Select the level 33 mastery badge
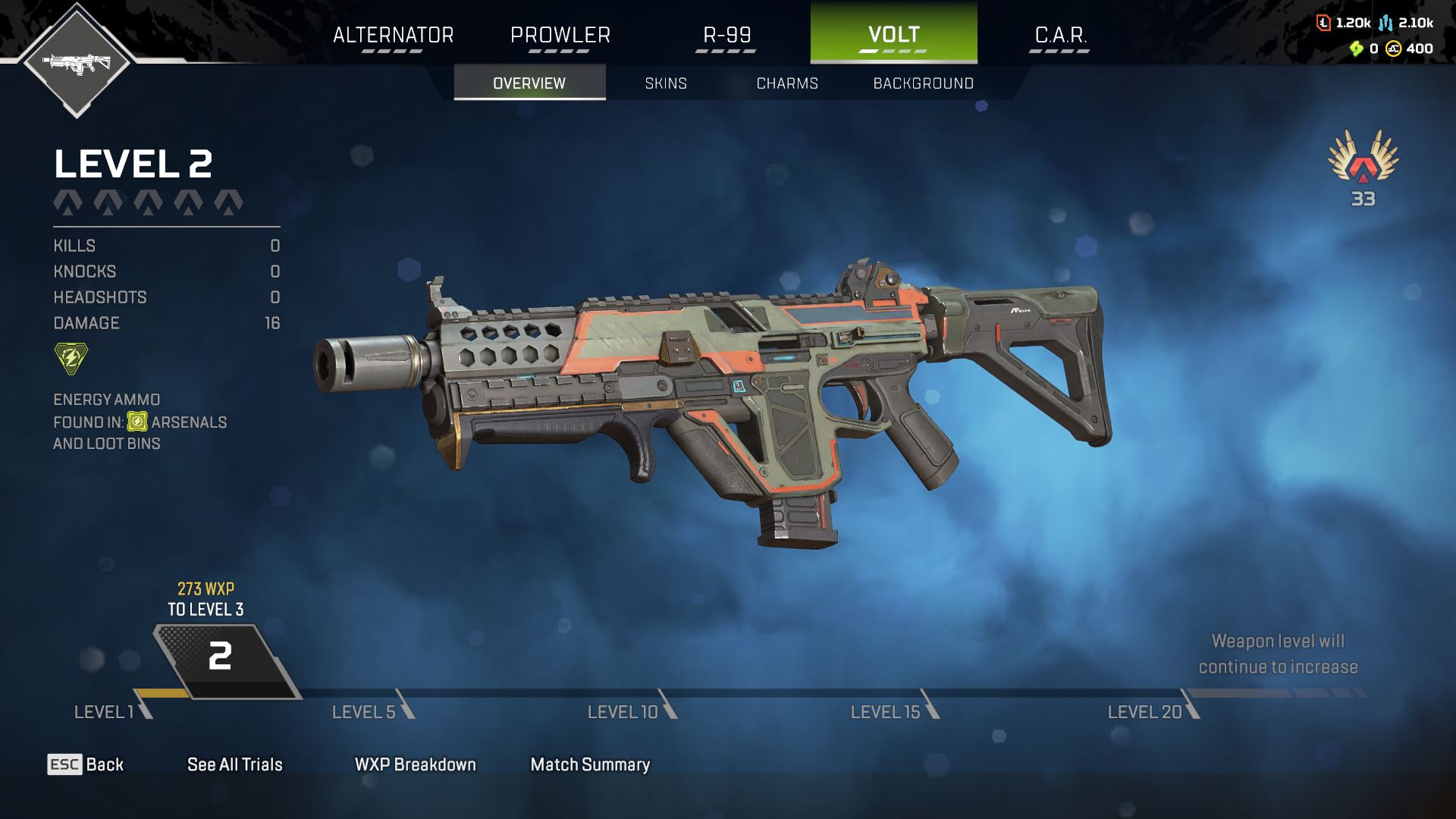Image resolution: width=1456 pixels, height=819 pixels. coord(1363,167)
